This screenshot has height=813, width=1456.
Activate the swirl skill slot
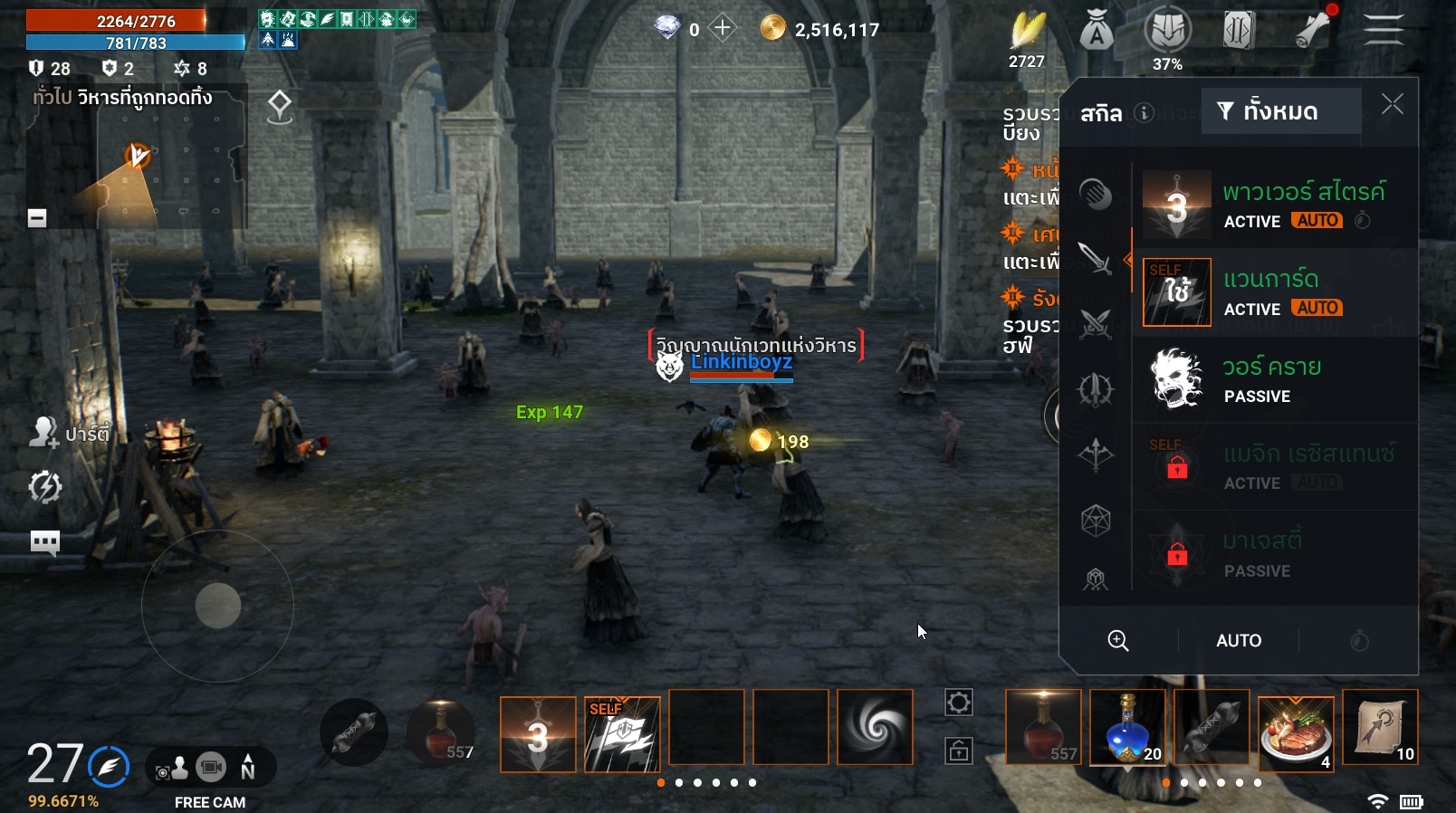875,728
